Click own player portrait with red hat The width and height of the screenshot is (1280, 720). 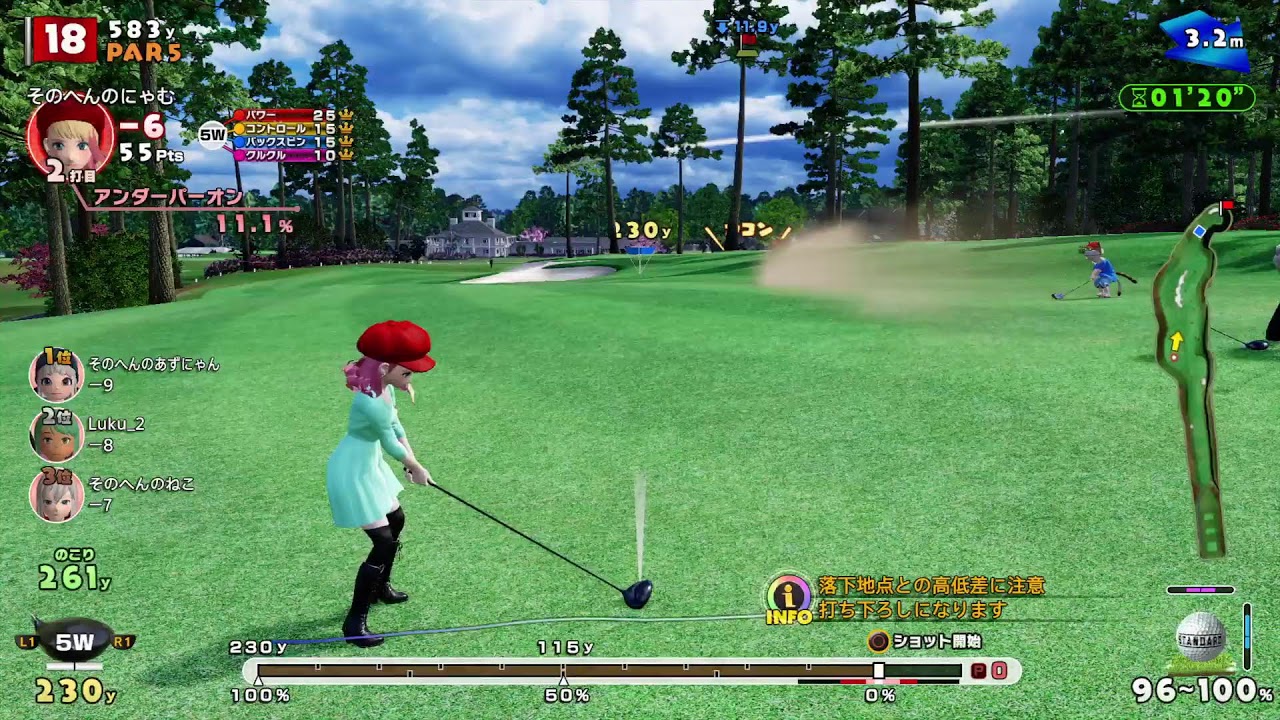point(70,140)
